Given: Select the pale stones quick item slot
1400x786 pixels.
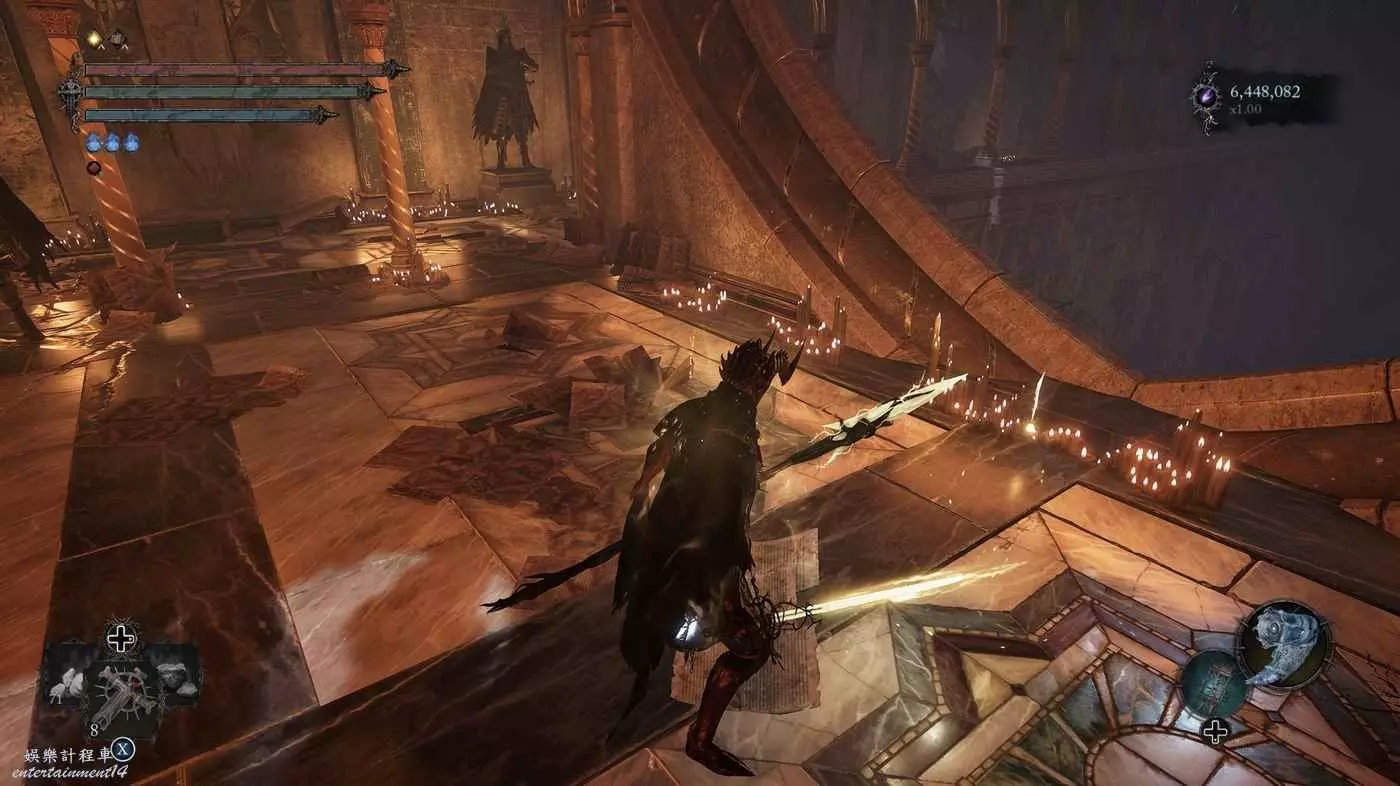Looking at the screenshot, I should [176, 676].
